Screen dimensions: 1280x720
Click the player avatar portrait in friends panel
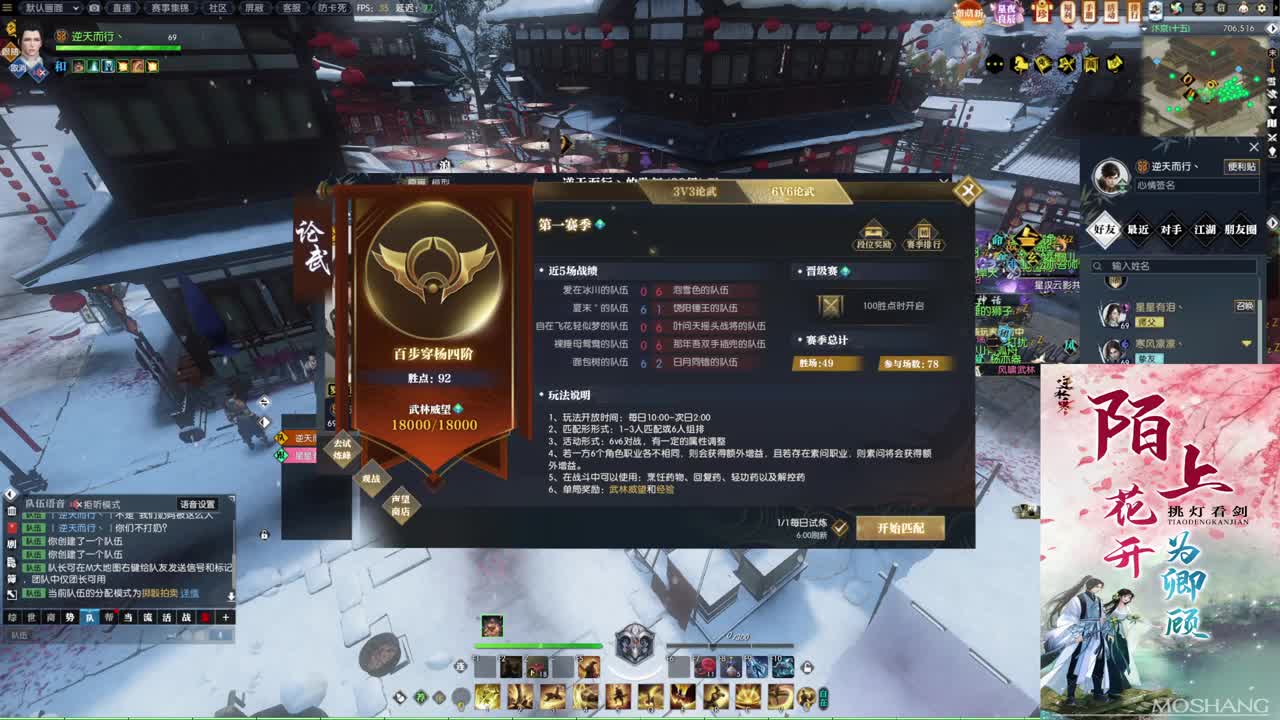(1113, 175)
